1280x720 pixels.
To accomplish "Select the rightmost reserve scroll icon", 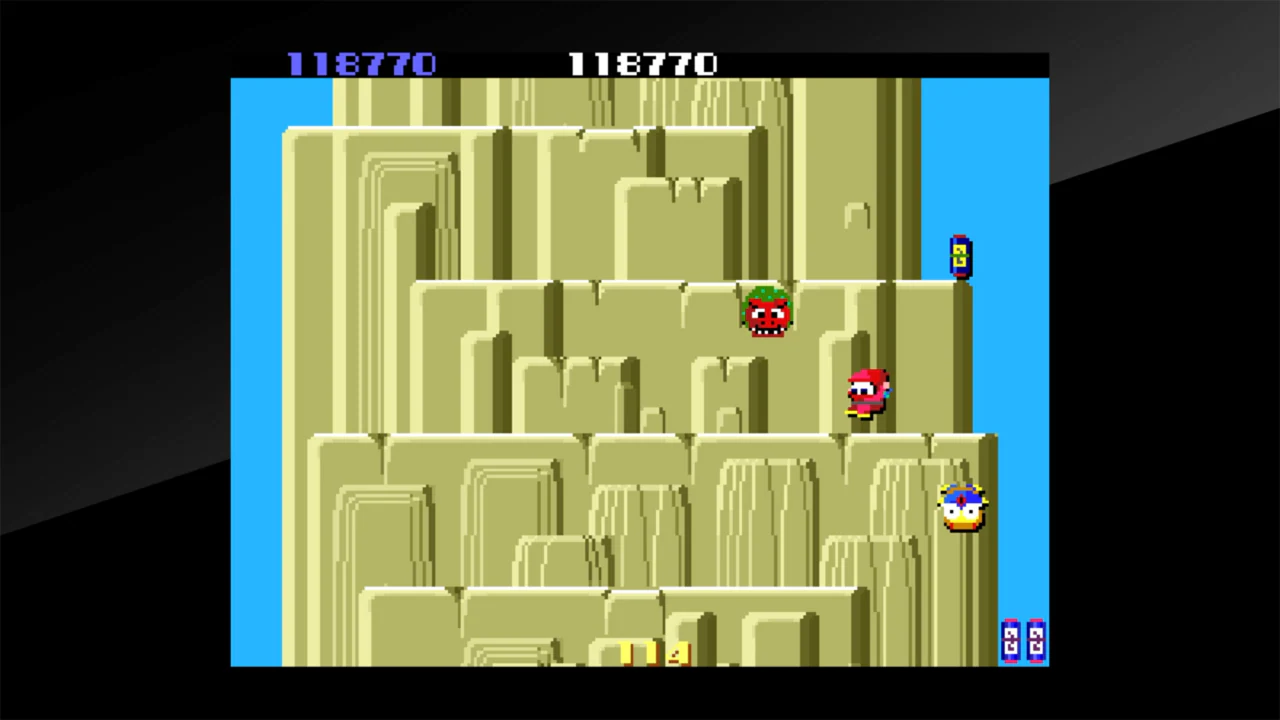I will [x=1036, y=643].
